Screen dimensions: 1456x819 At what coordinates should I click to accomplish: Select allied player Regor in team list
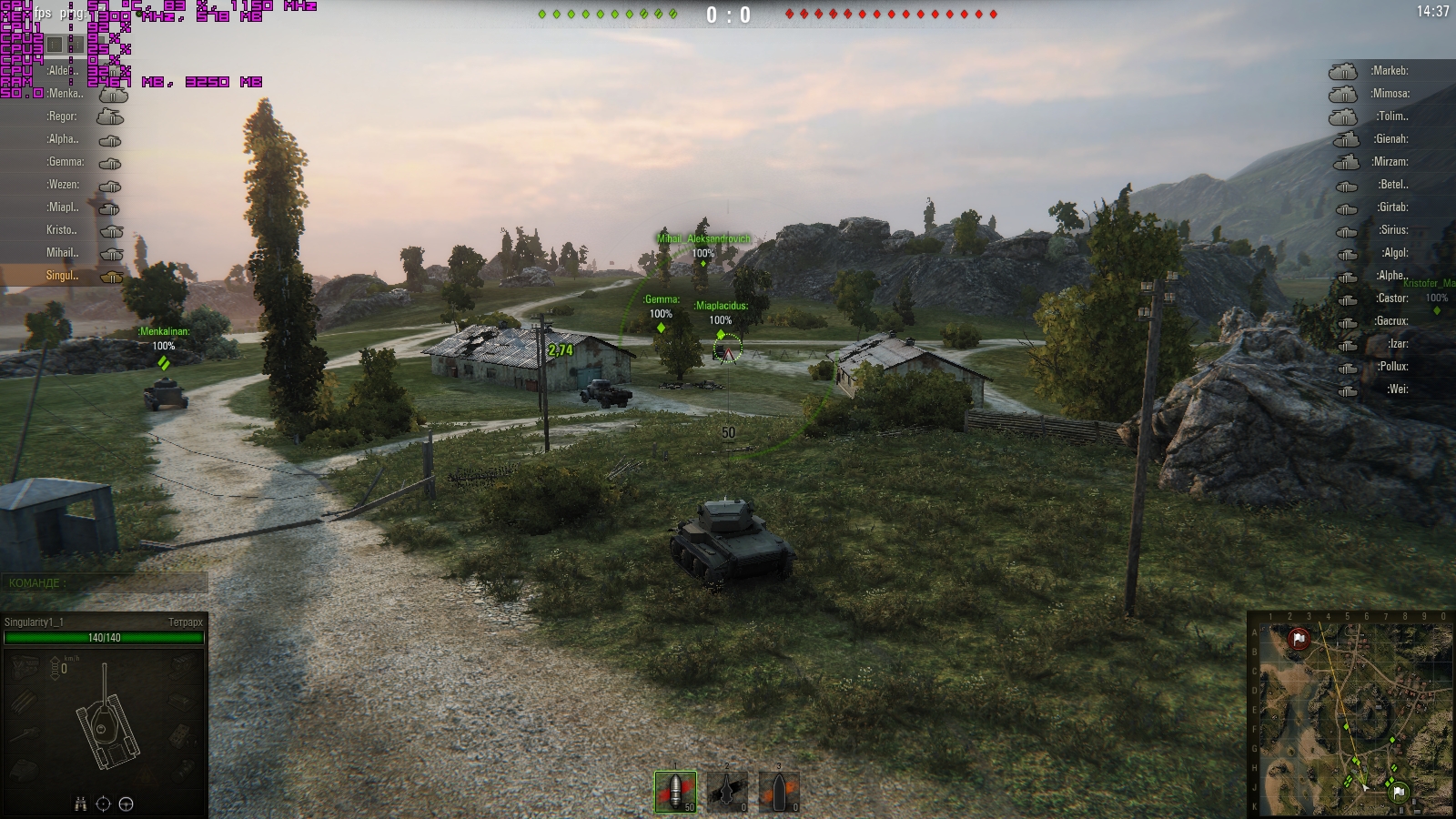point(63,116)
